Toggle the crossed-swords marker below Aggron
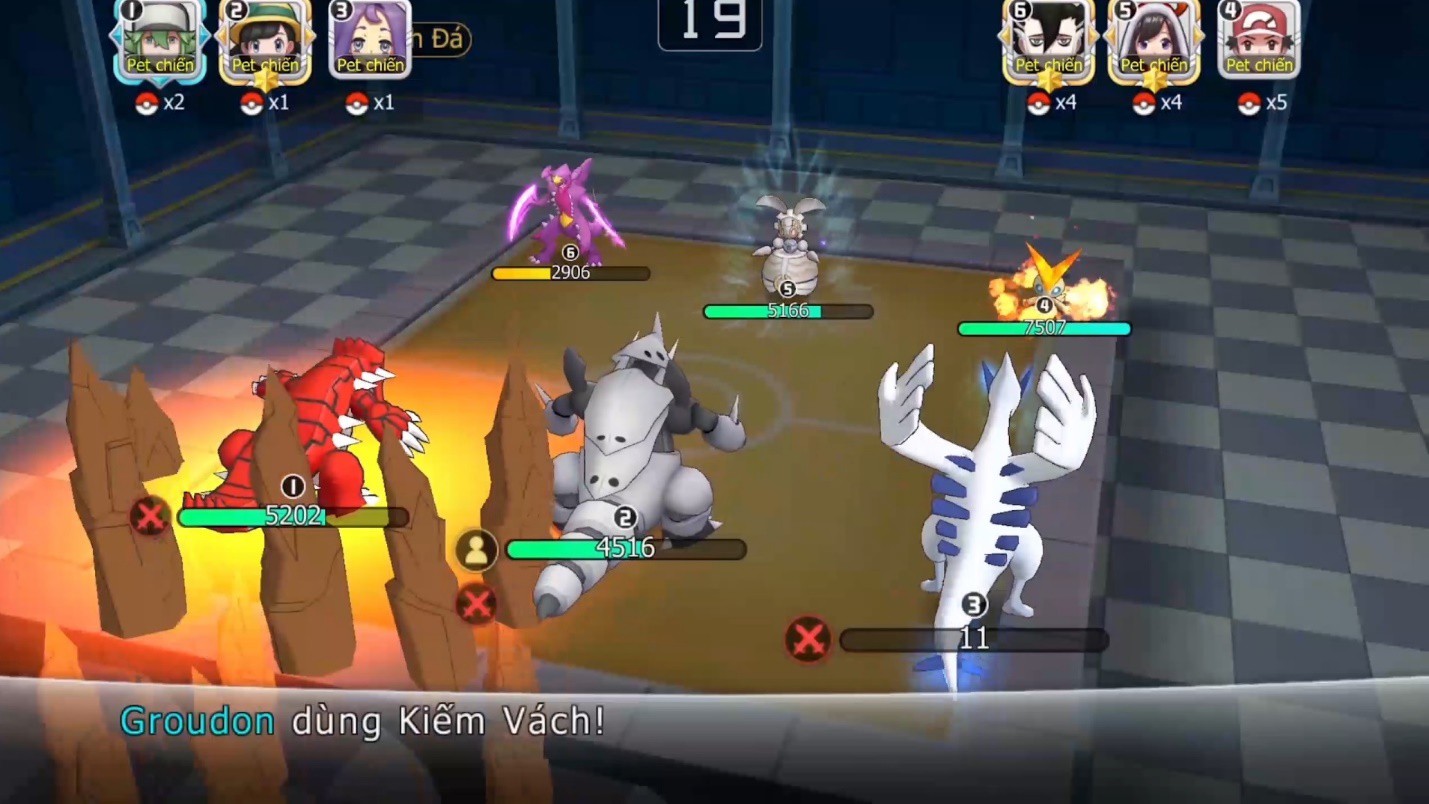This screenshot has height=804, width=1429. (474, 602)
